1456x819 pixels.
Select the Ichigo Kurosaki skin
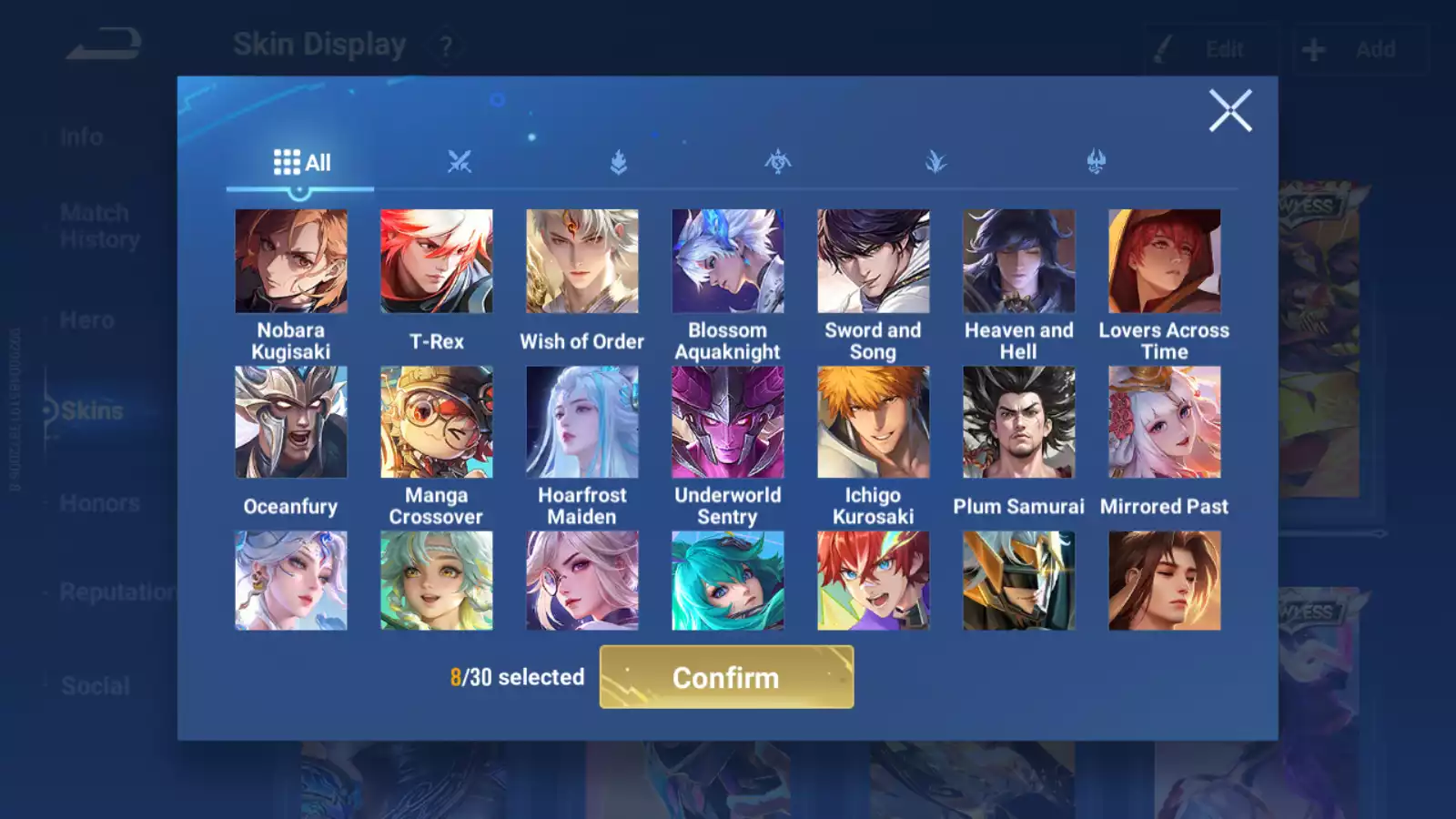pyautogui.click(x=874, y=422)
